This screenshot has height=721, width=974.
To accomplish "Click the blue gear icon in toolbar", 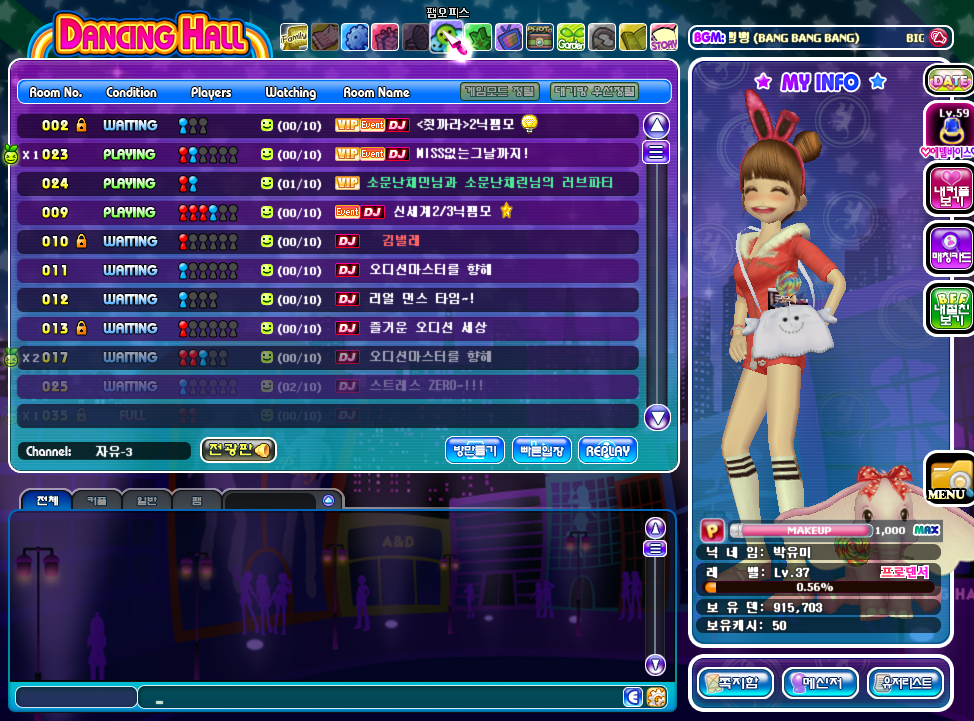I will coord(355,38).
